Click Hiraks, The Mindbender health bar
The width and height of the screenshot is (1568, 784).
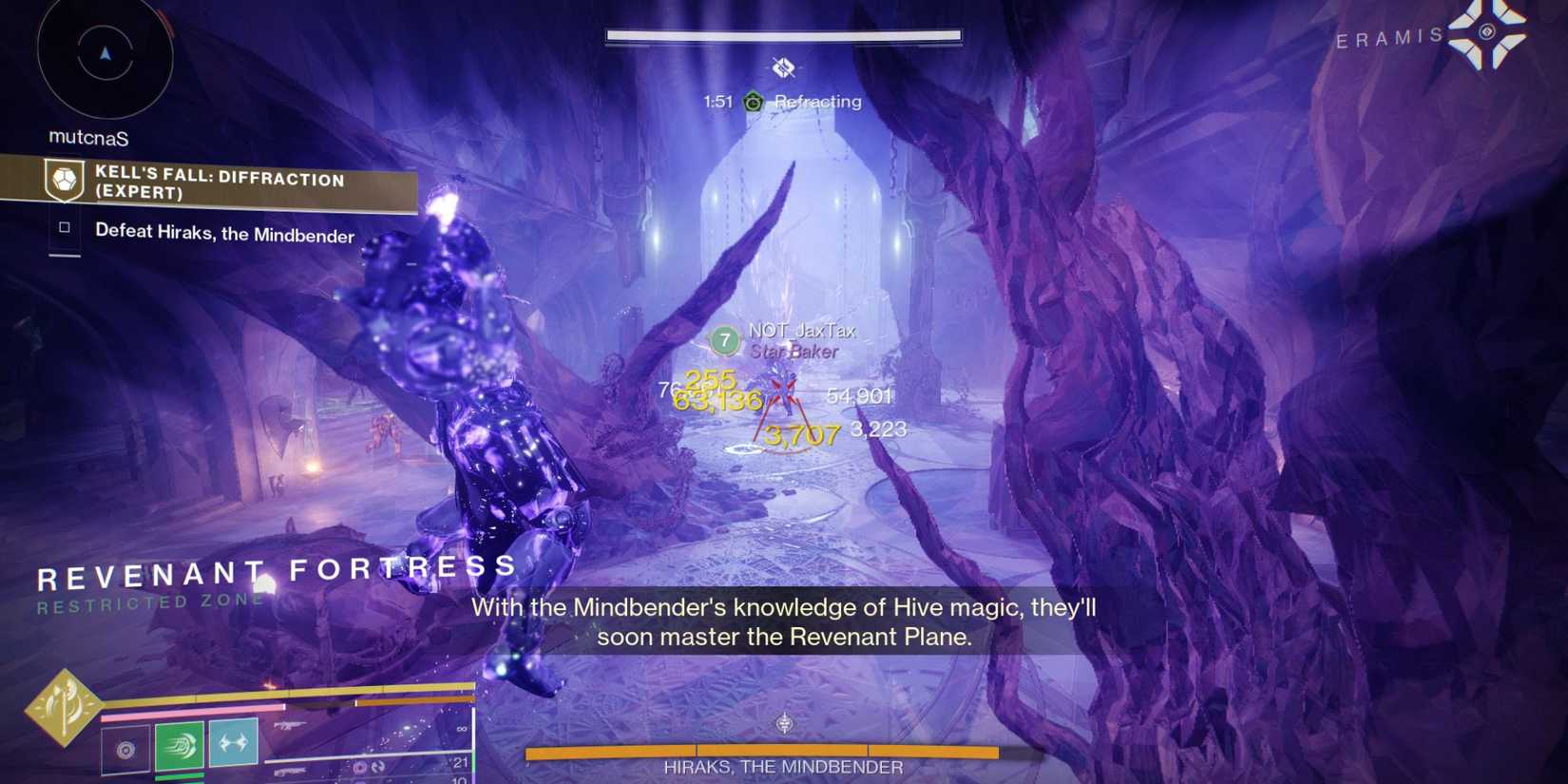pos(782,751)
